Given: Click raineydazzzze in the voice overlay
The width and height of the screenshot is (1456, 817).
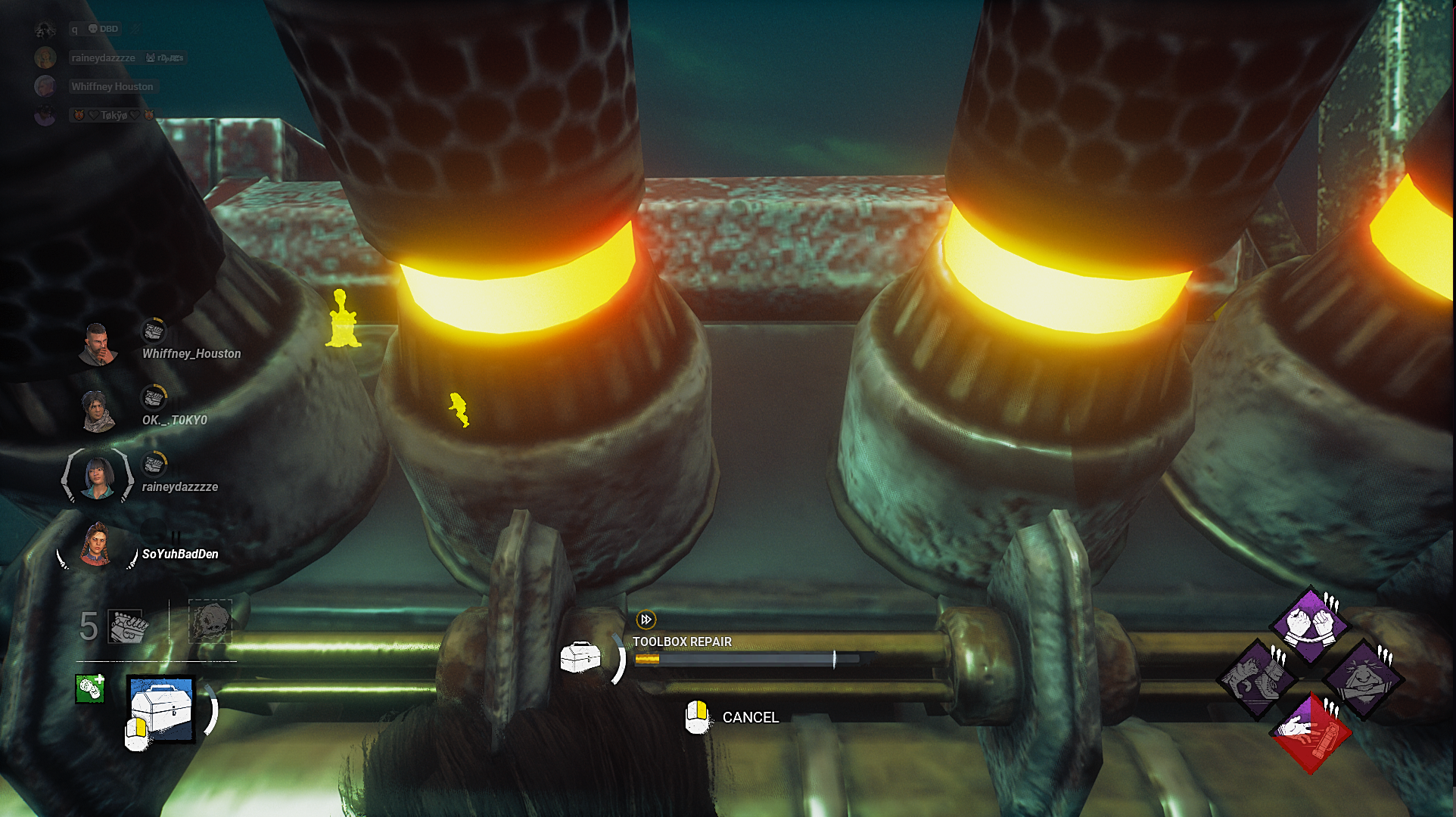Looking at the screenshot, I should [103, 58].
